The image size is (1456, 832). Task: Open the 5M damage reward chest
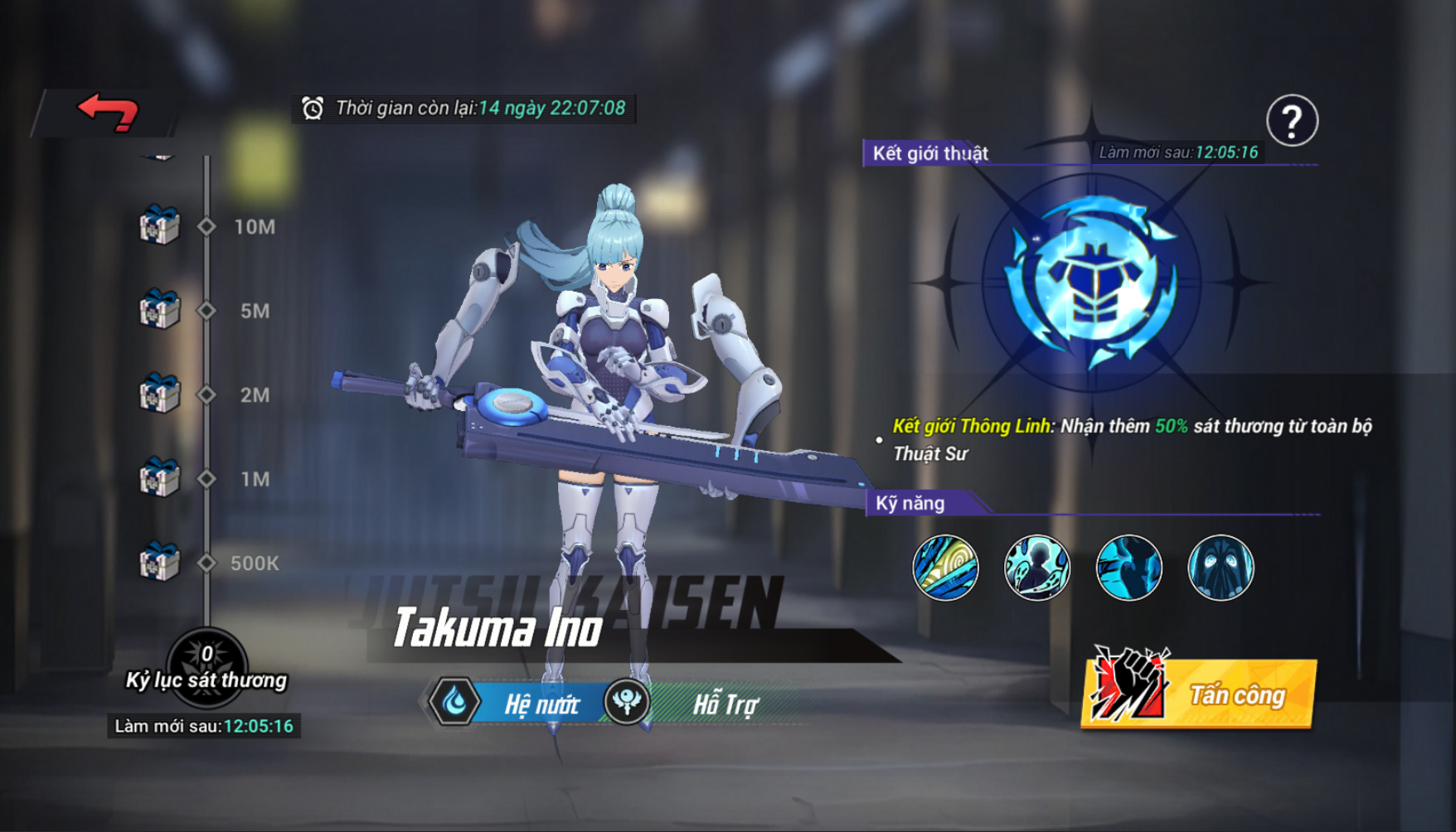pyautogui.click(x=159, y=310)
